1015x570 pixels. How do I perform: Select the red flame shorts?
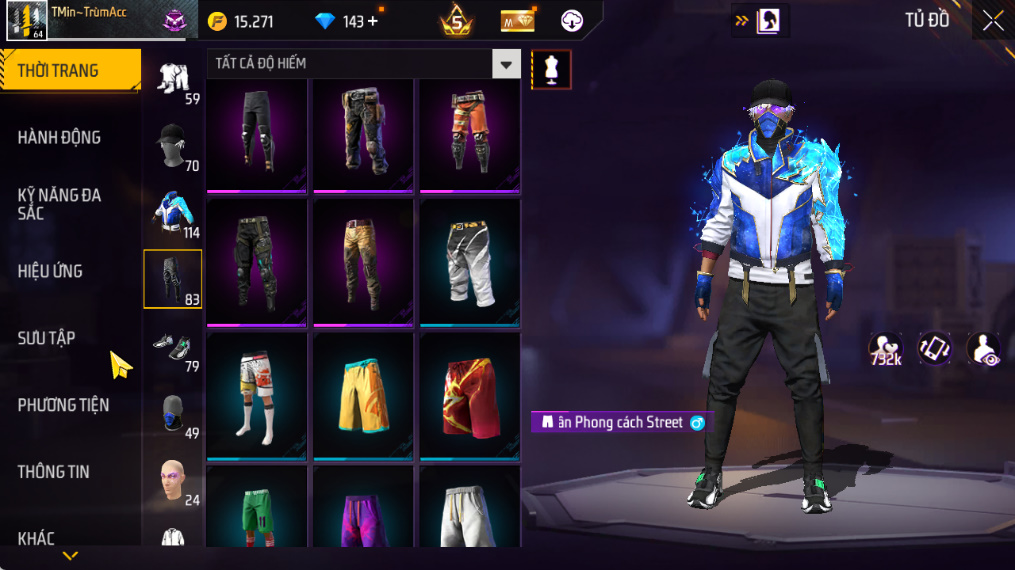[469, 396]
